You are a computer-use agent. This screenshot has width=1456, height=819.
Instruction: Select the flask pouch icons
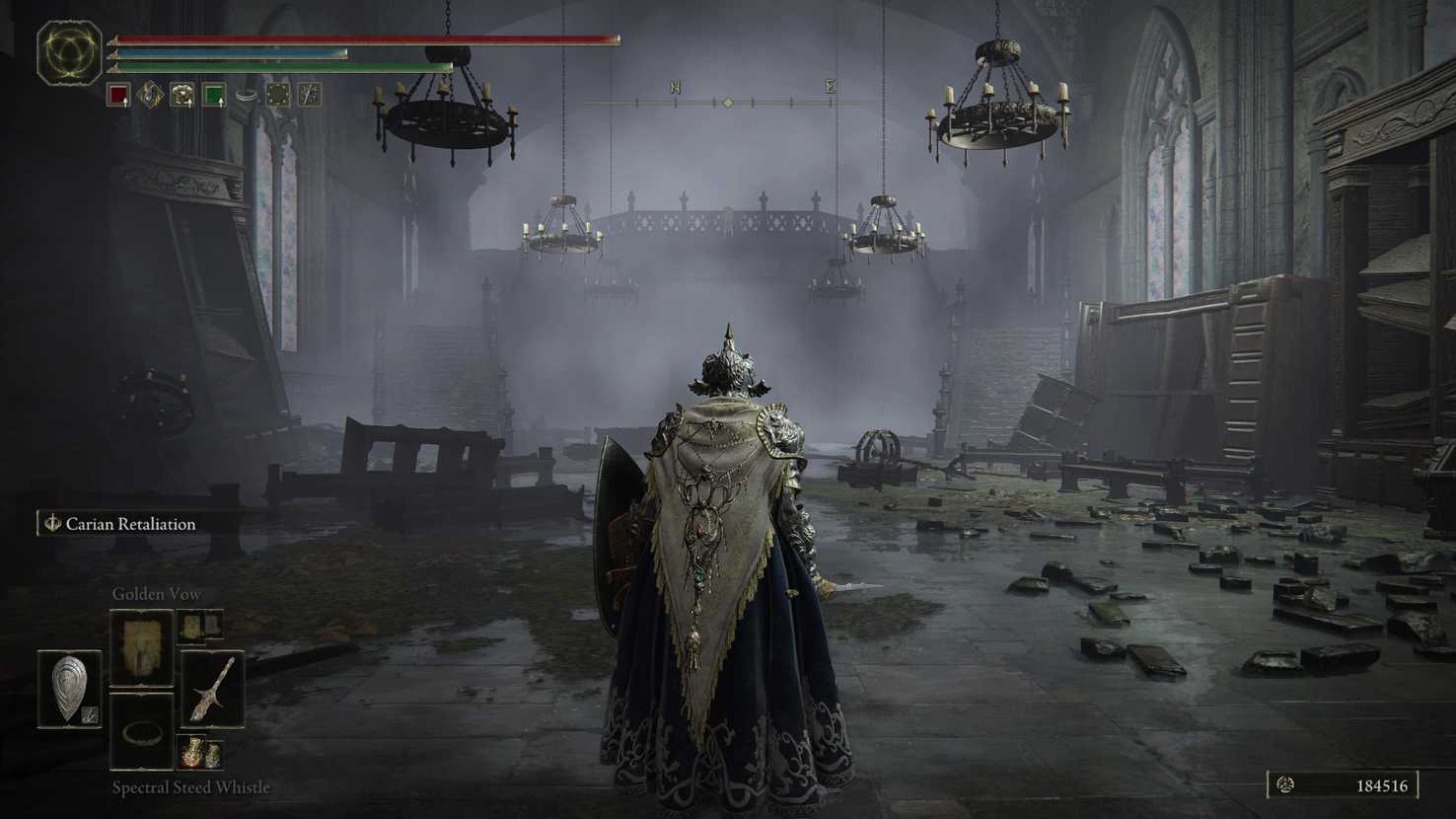(200, 752)
